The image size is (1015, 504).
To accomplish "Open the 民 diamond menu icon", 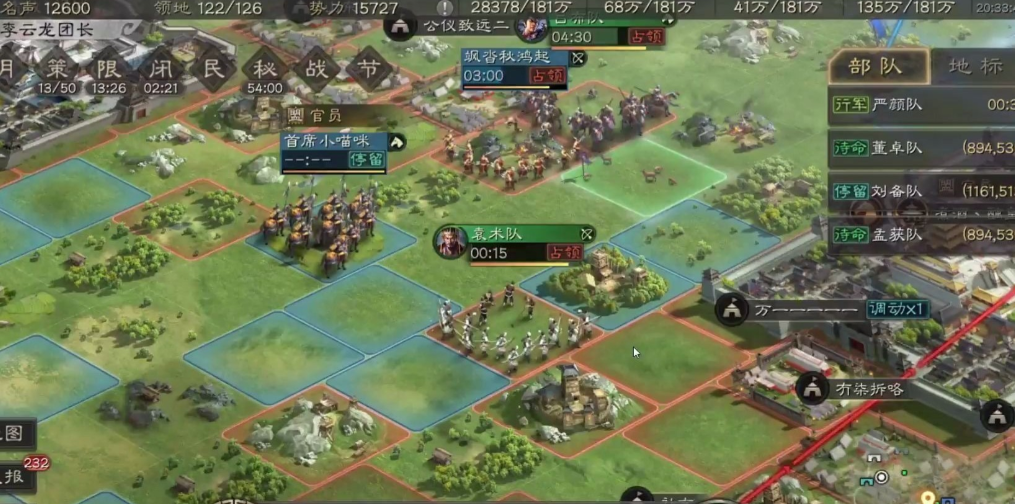I will [x=212, y=70].
